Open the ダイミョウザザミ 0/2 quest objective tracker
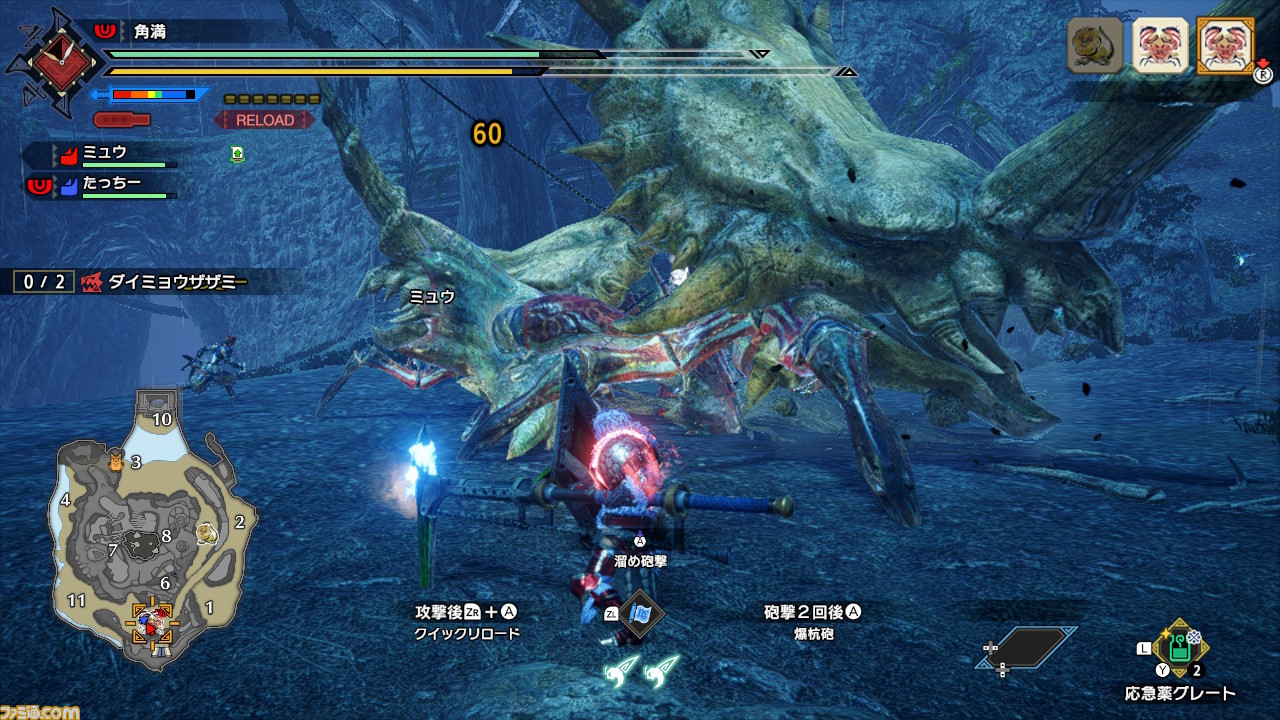Image resolution: width=1280 pixels, height=720 pixels. (x=130, y=282)
